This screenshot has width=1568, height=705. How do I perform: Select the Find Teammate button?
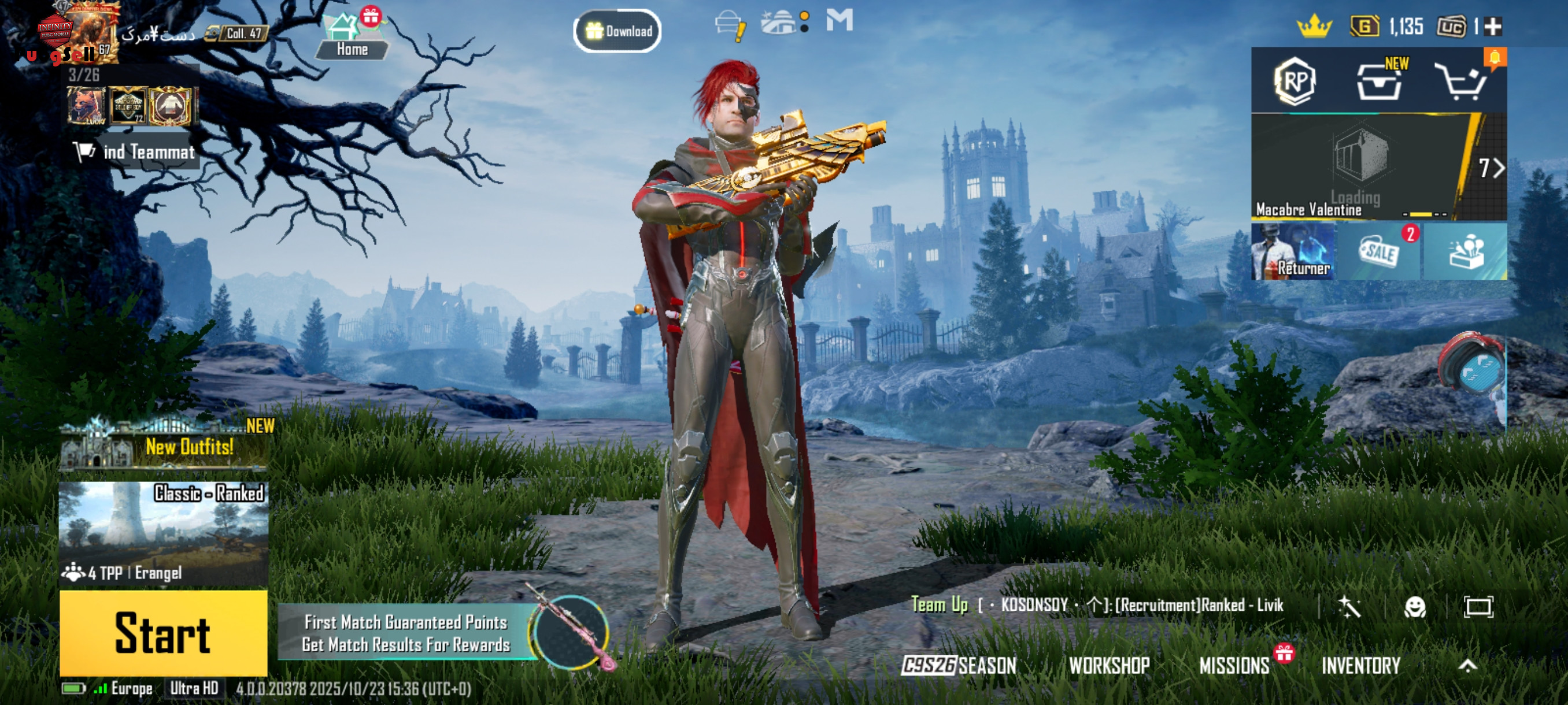[135, 151]
